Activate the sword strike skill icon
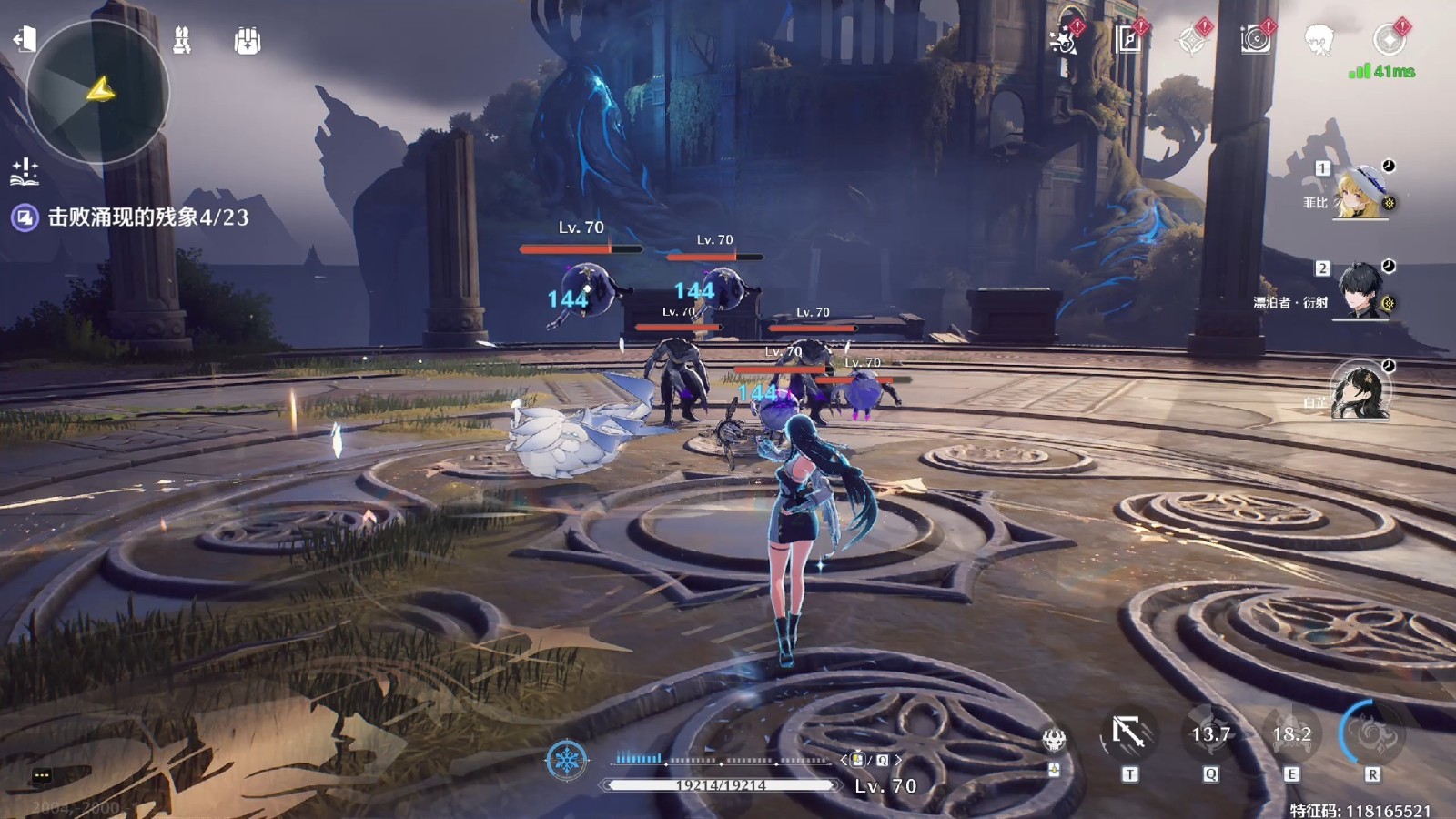The image size is (1456, 819). tap(1129, 733)
